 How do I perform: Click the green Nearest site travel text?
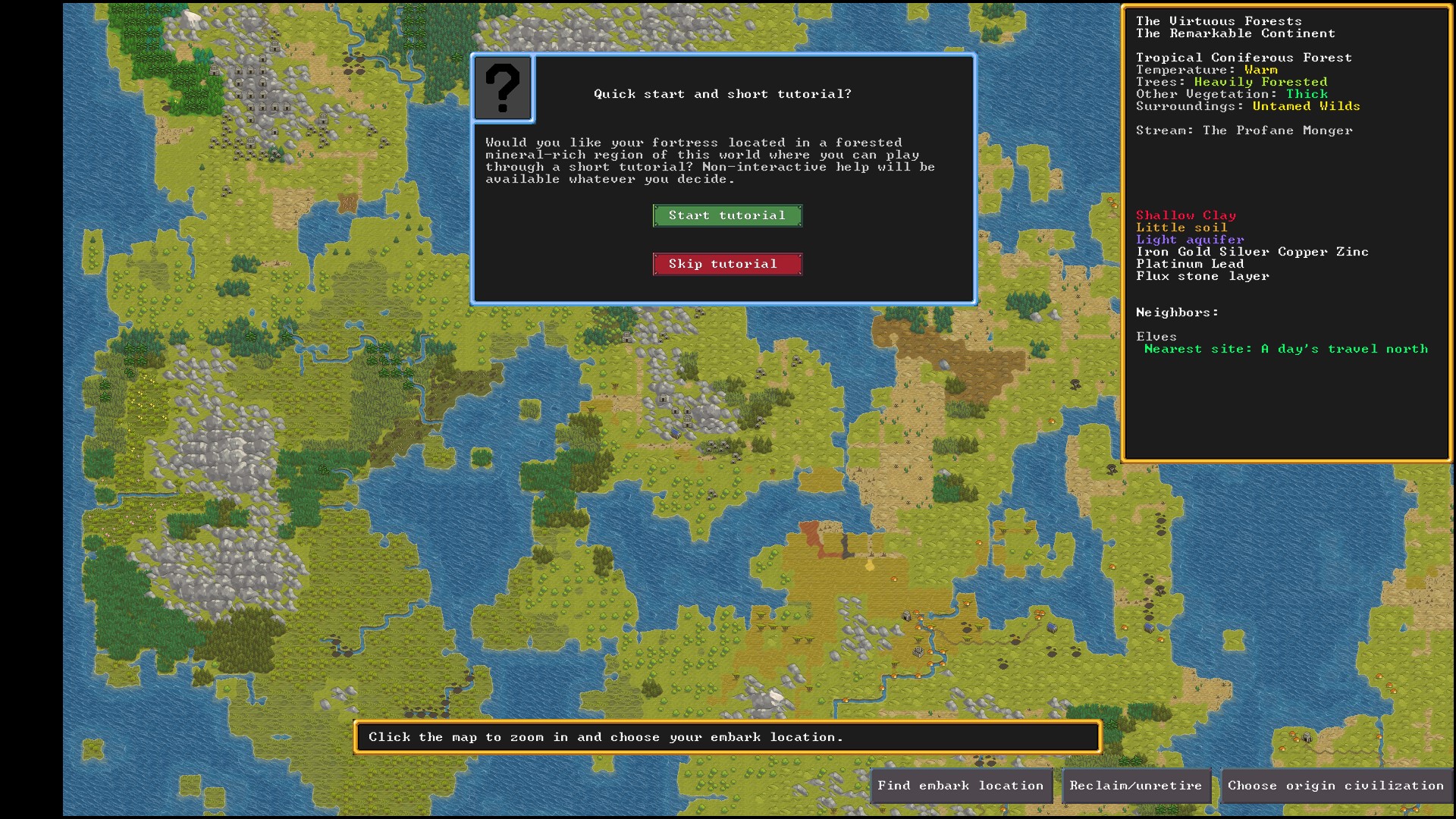(x=1286, y=349)
